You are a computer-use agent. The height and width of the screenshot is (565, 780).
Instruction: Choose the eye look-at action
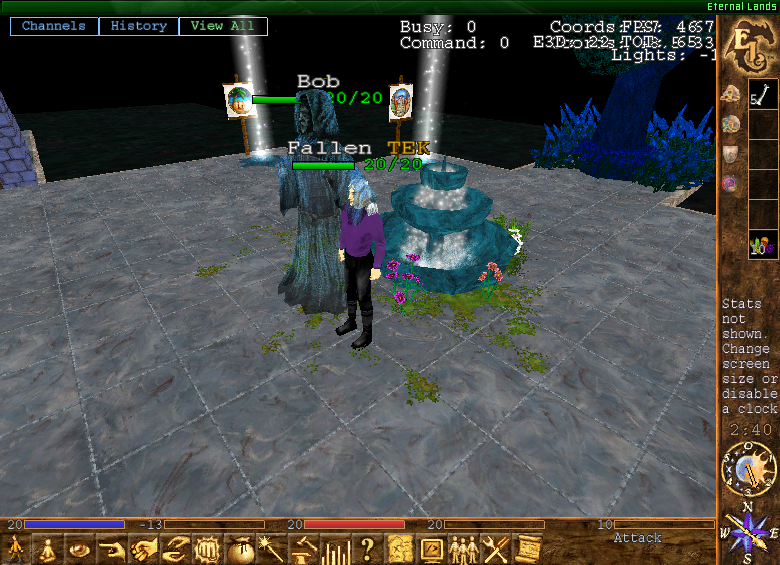(80, 549)
